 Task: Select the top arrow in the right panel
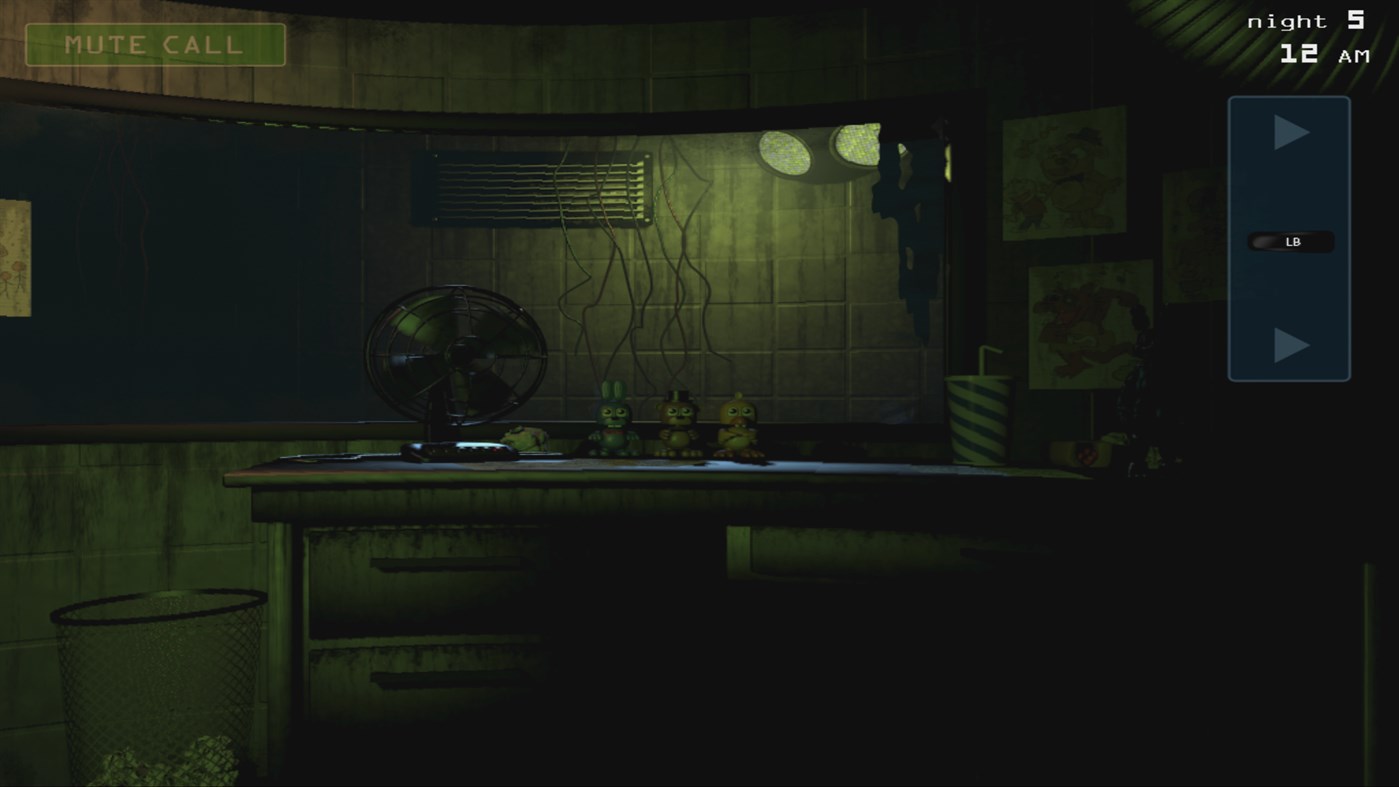tap(1289, 131)
